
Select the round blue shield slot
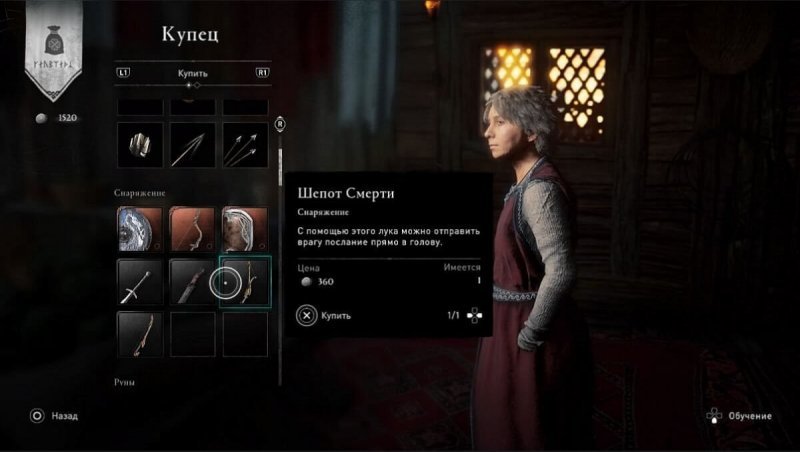(x=140, y=229)
